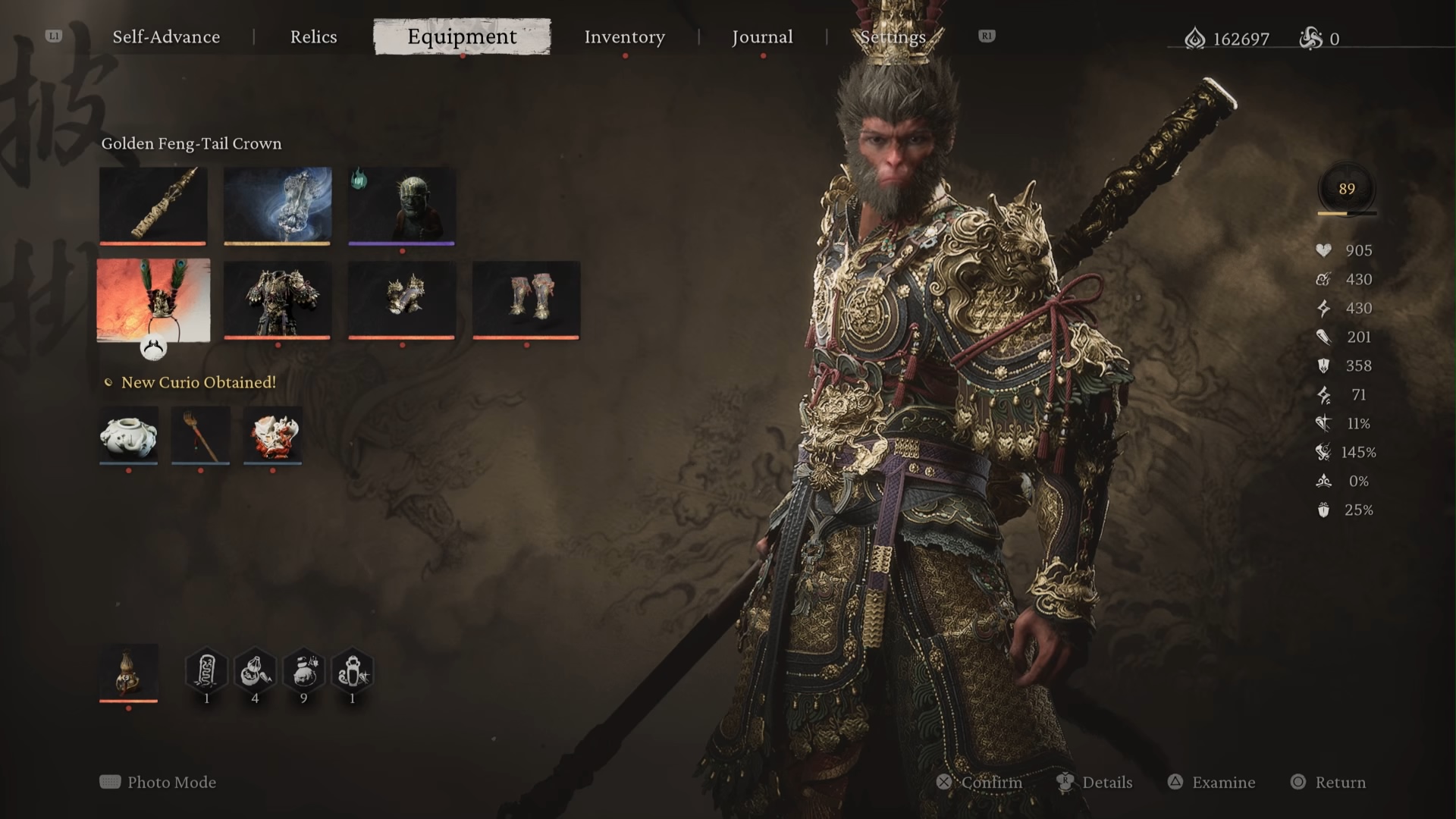The height and width of the screenshot is (819, 1456).
Task: Switch to the Settings tab
Action: coord(893,37)
